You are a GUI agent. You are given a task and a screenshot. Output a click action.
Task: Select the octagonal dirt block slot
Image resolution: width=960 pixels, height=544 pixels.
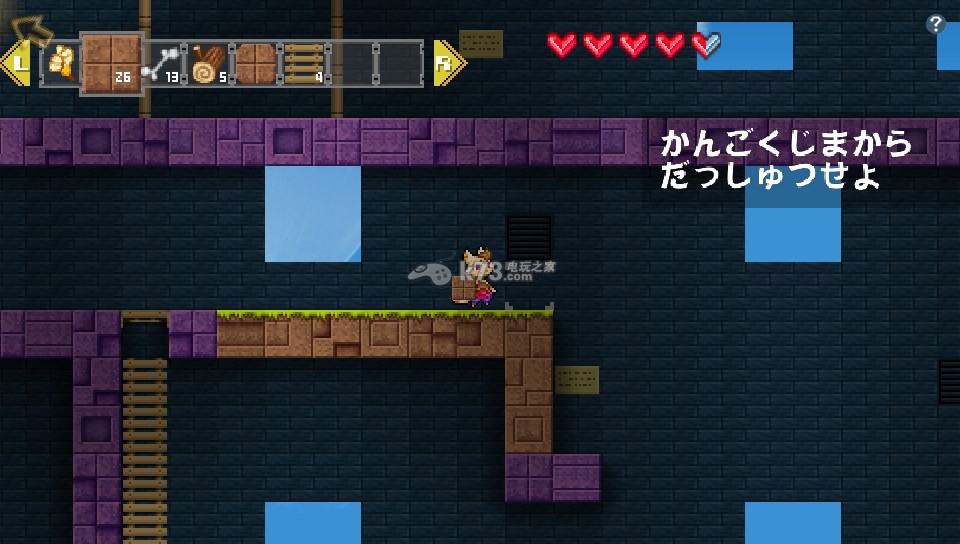(255, 64)
